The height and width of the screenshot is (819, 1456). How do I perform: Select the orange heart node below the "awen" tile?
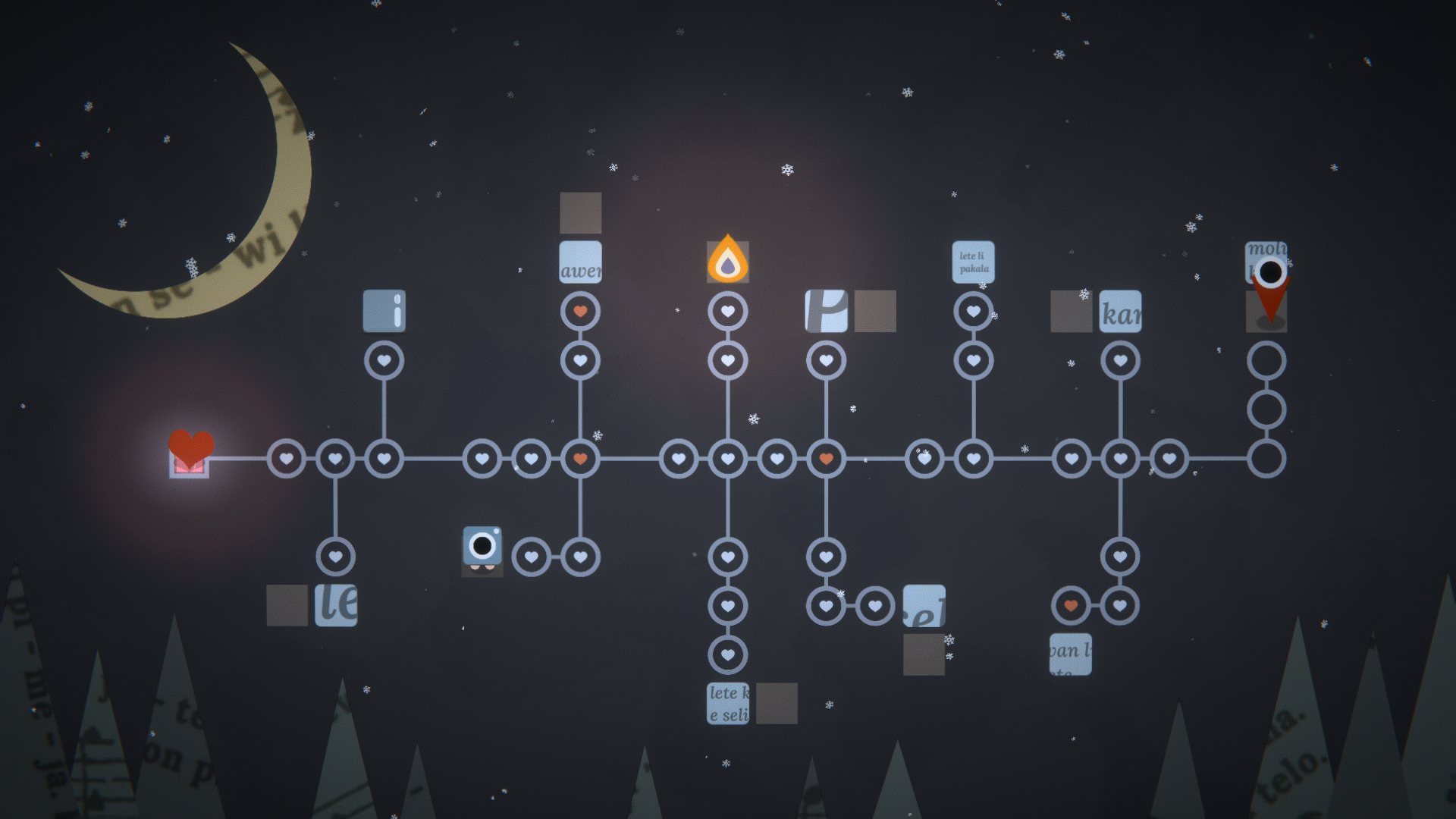coord(580,312)
